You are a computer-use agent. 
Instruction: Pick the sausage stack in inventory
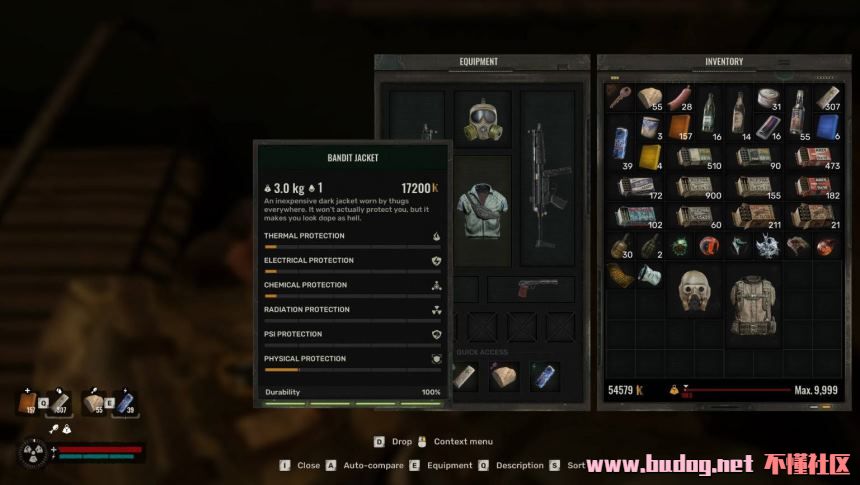click(679, 98)
